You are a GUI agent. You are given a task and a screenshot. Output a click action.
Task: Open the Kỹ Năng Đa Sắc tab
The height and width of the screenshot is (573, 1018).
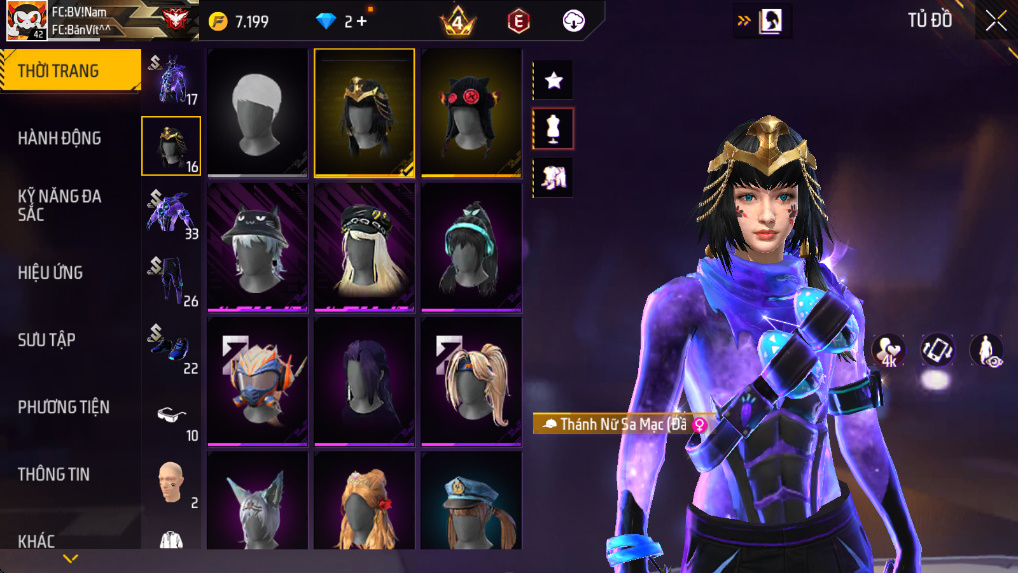pos(60,205)
